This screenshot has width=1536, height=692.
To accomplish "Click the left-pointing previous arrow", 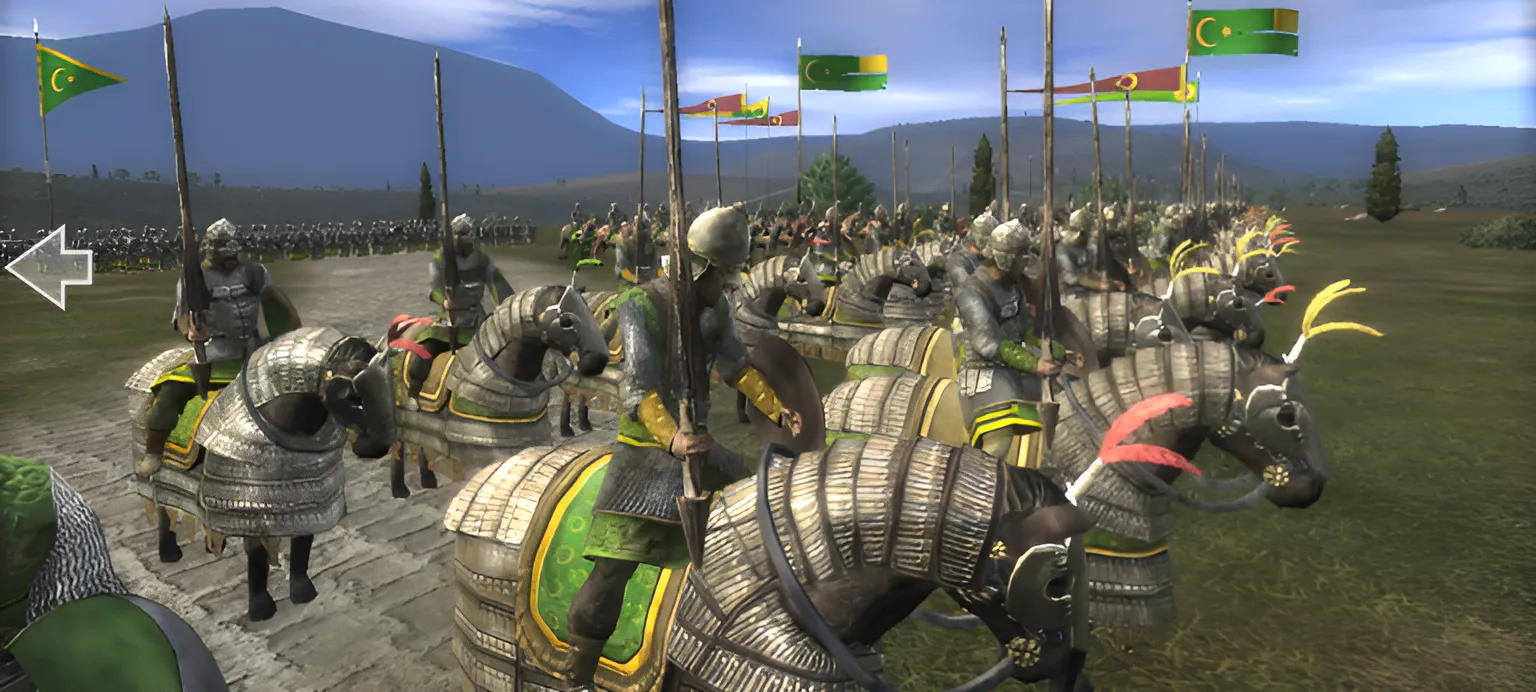I will coord(48,267).
